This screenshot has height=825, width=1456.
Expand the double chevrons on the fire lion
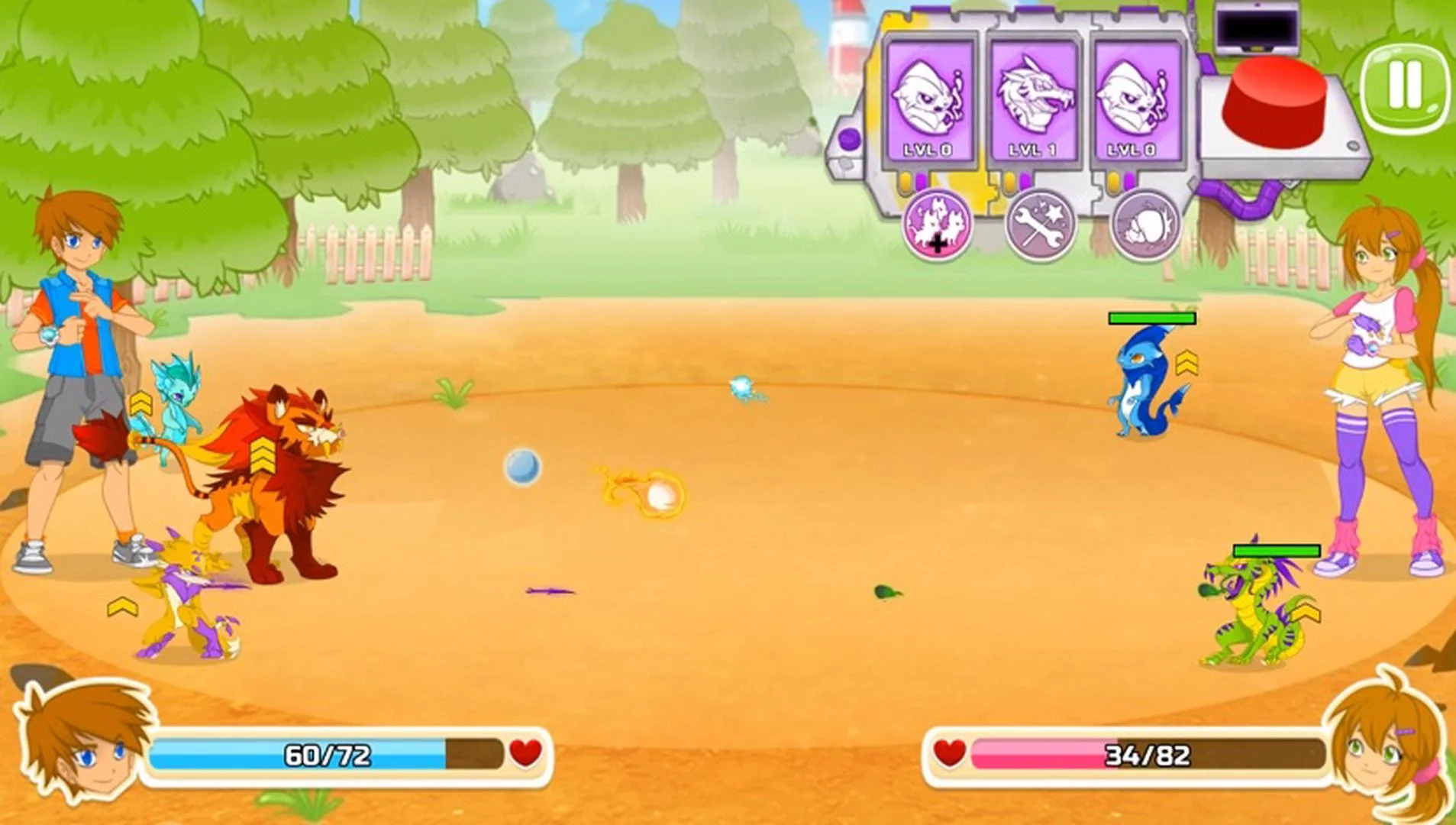click(262, 455)
